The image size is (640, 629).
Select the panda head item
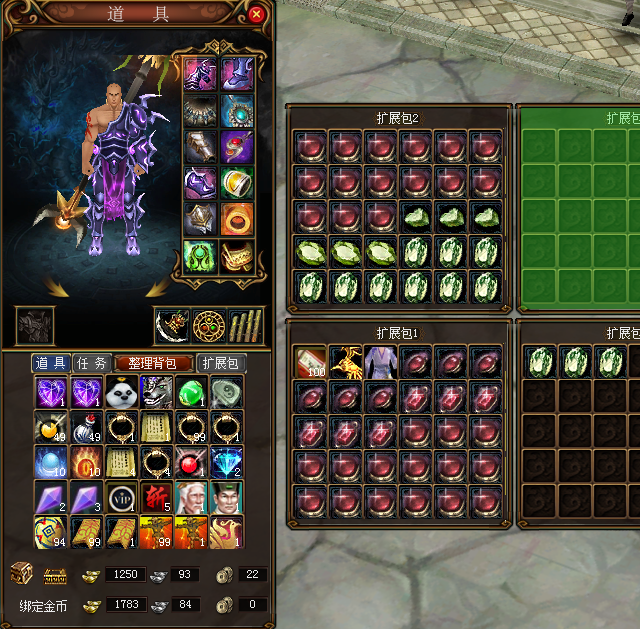[x=120, y=393]
